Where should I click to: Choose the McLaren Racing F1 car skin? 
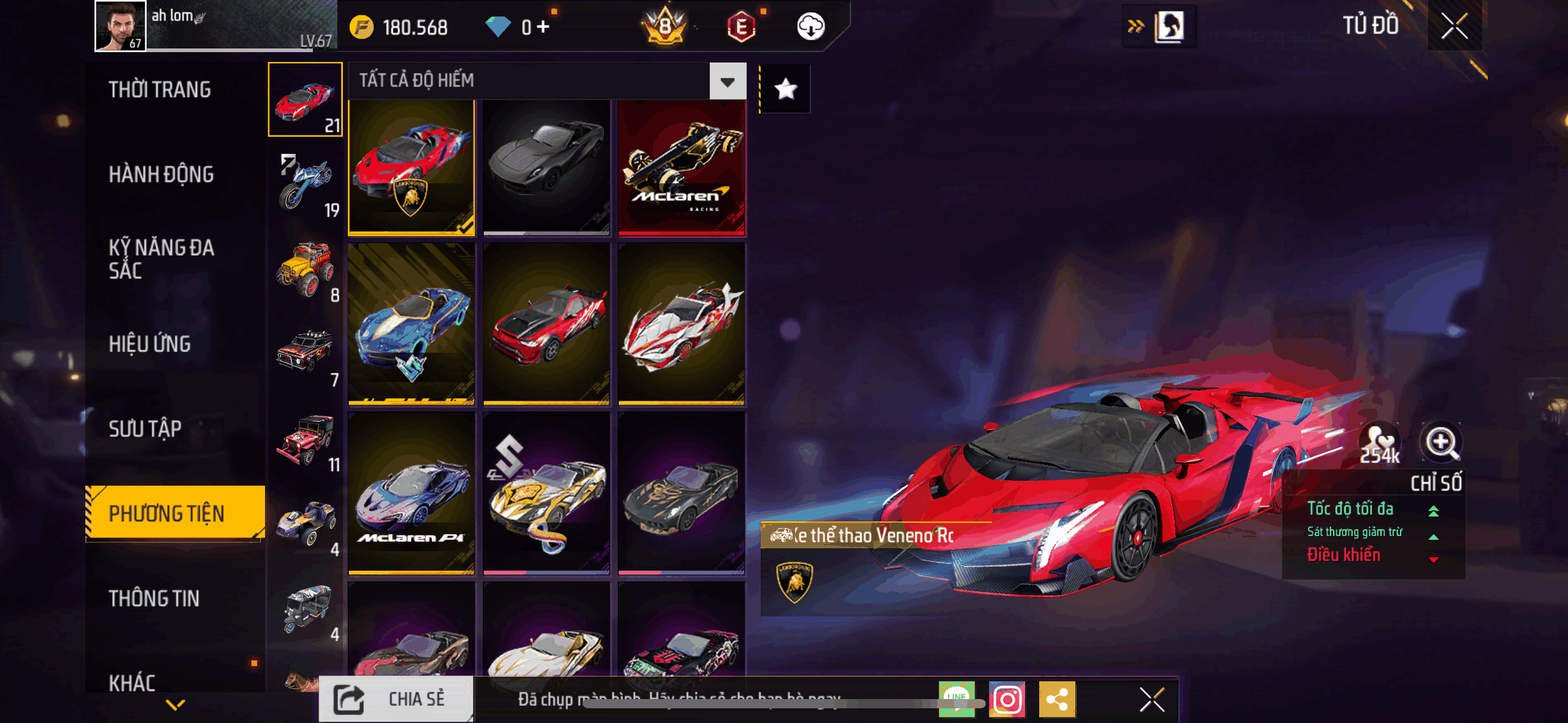click(682, 167)
